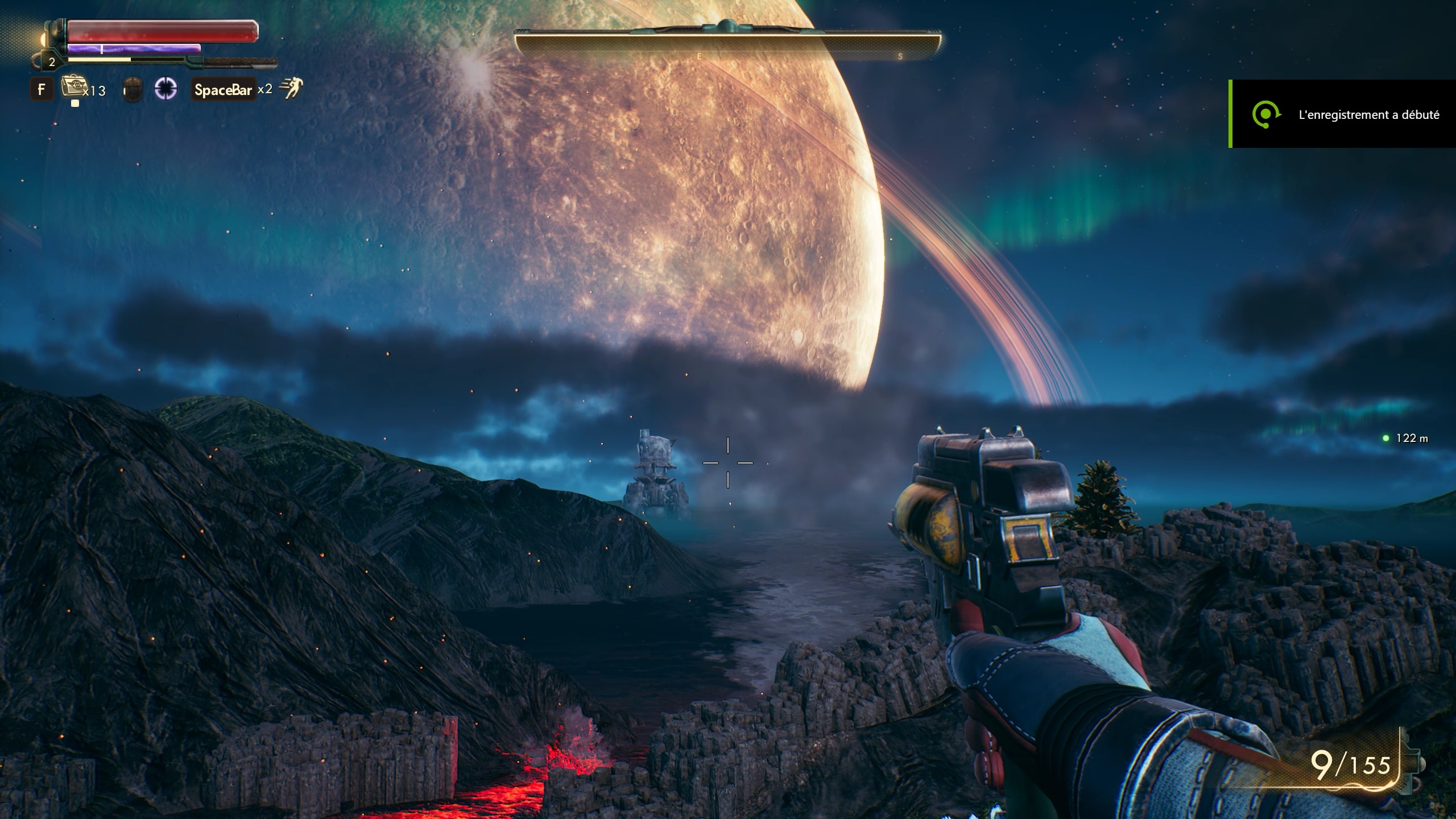Trigger the running figure dash icon
Screen dimensions: 1456x819
(292, 89)
